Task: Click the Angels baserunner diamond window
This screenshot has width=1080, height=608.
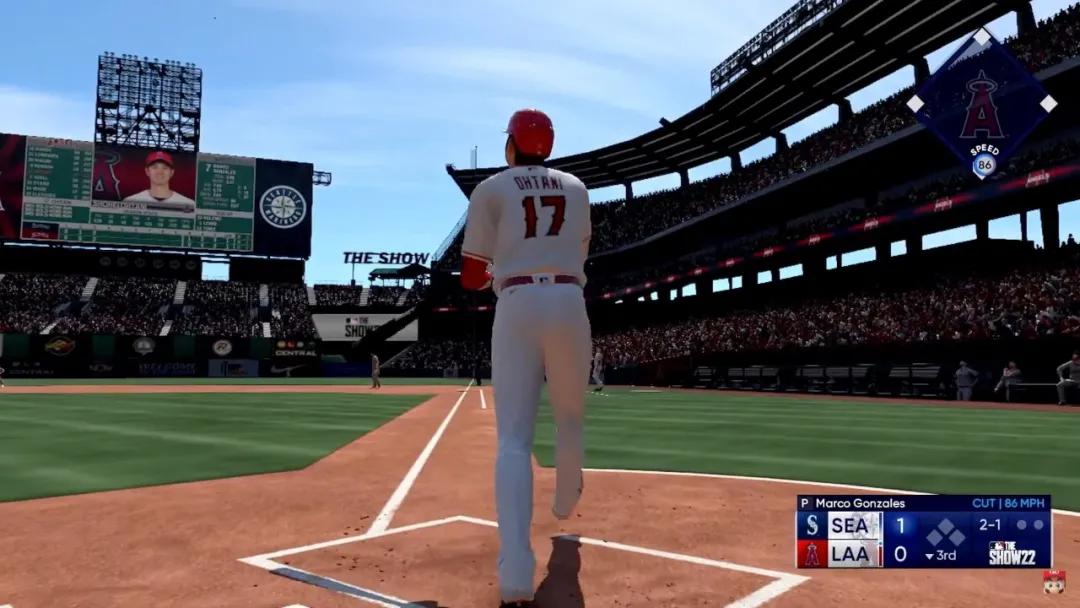Action: point(981,104)
